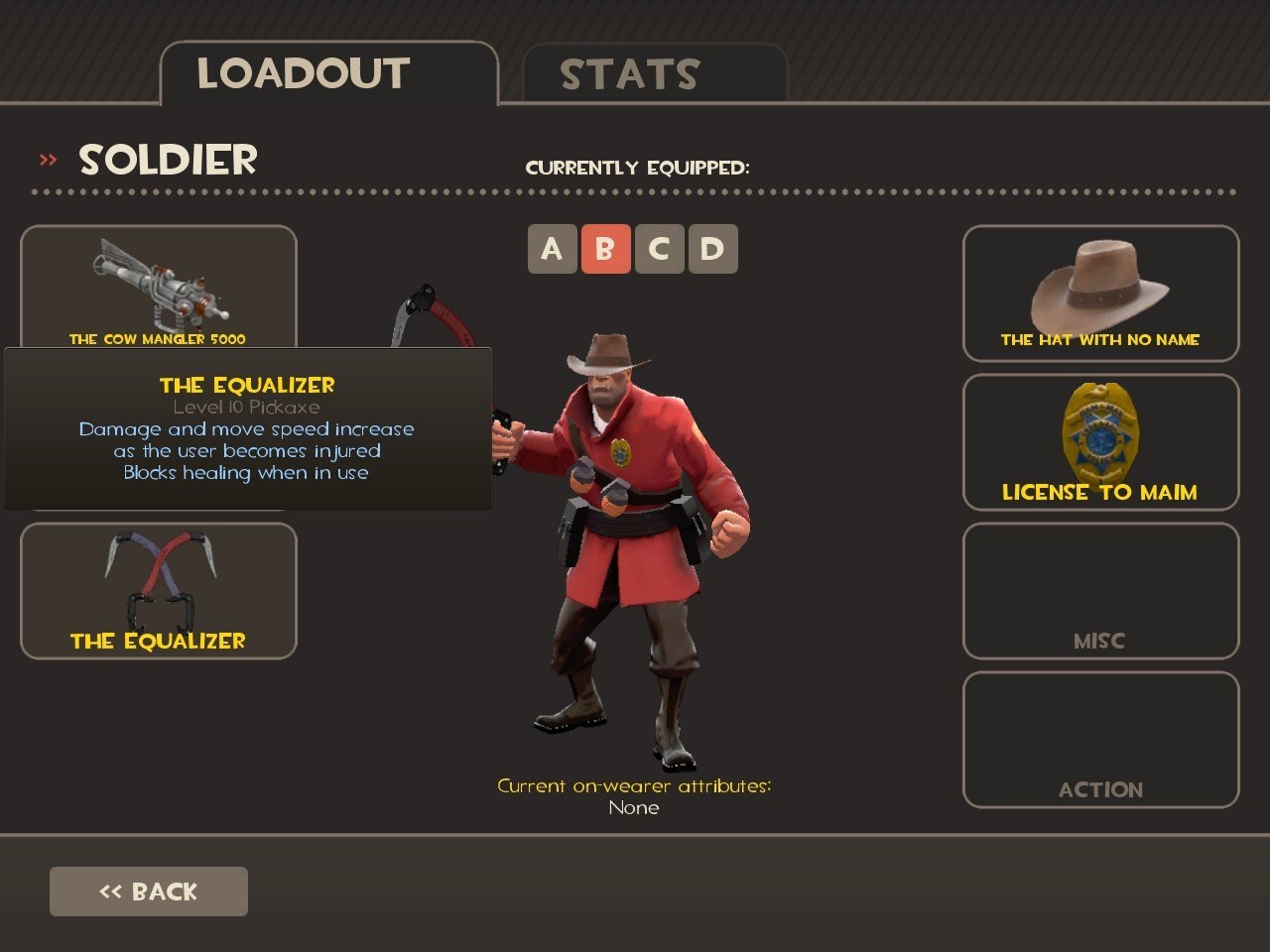This screenshot has width=1270, height=952.
Task: Choose the empty Action slot
Action: point(1100,740)
